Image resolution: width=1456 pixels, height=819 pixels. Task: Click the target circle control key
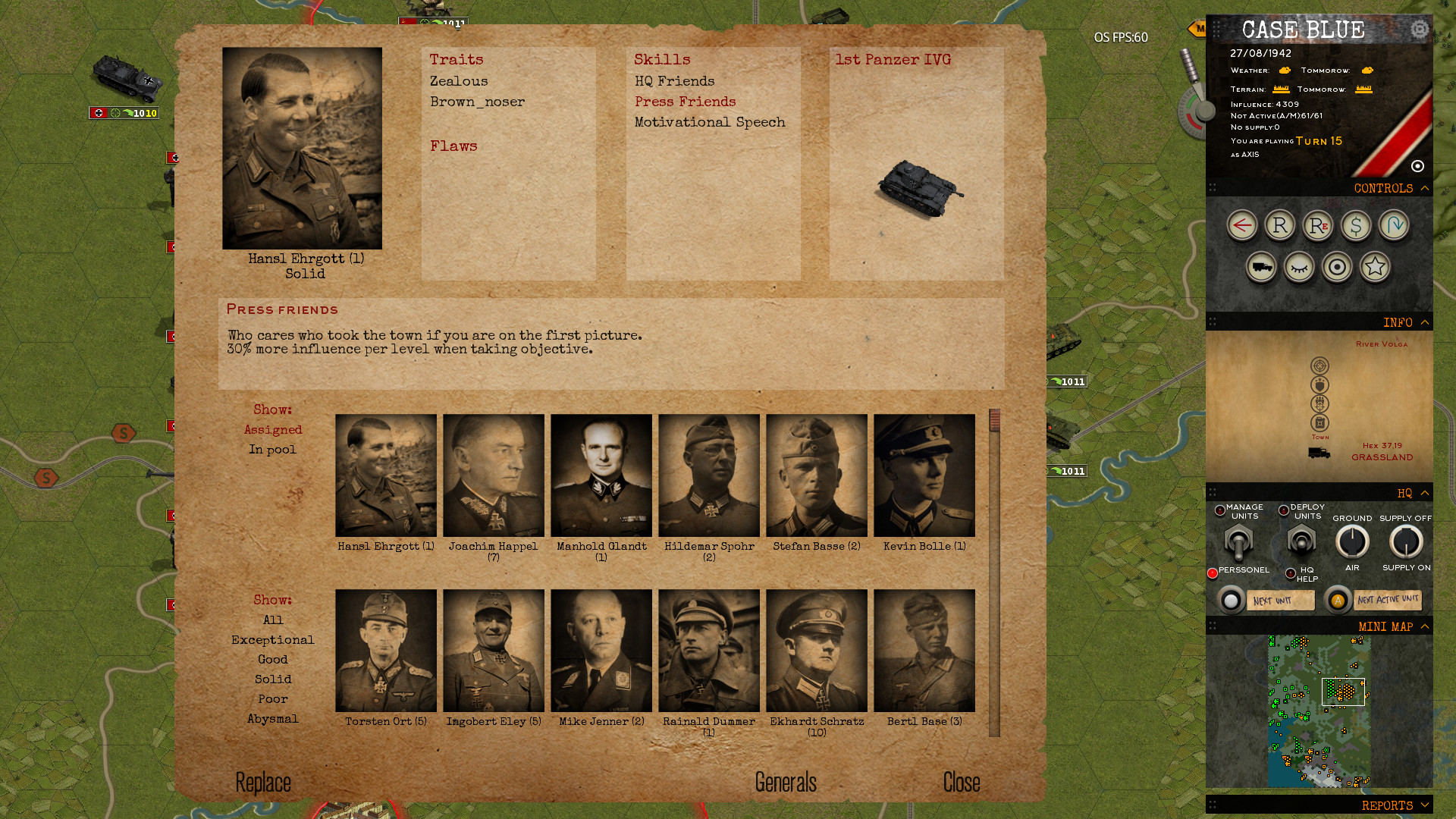click(x=1337, y=267)
